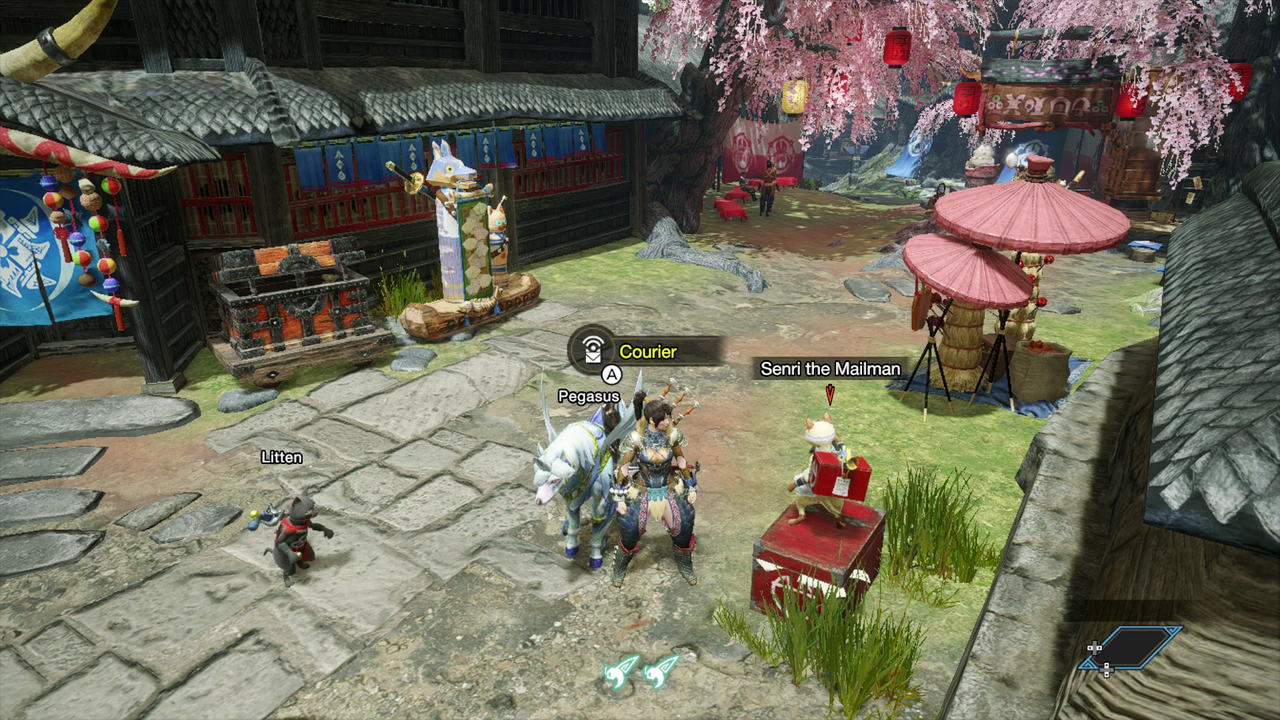Click the large pink parasol umbrella
This screenshot has width=1280, height=720.
1020,215
